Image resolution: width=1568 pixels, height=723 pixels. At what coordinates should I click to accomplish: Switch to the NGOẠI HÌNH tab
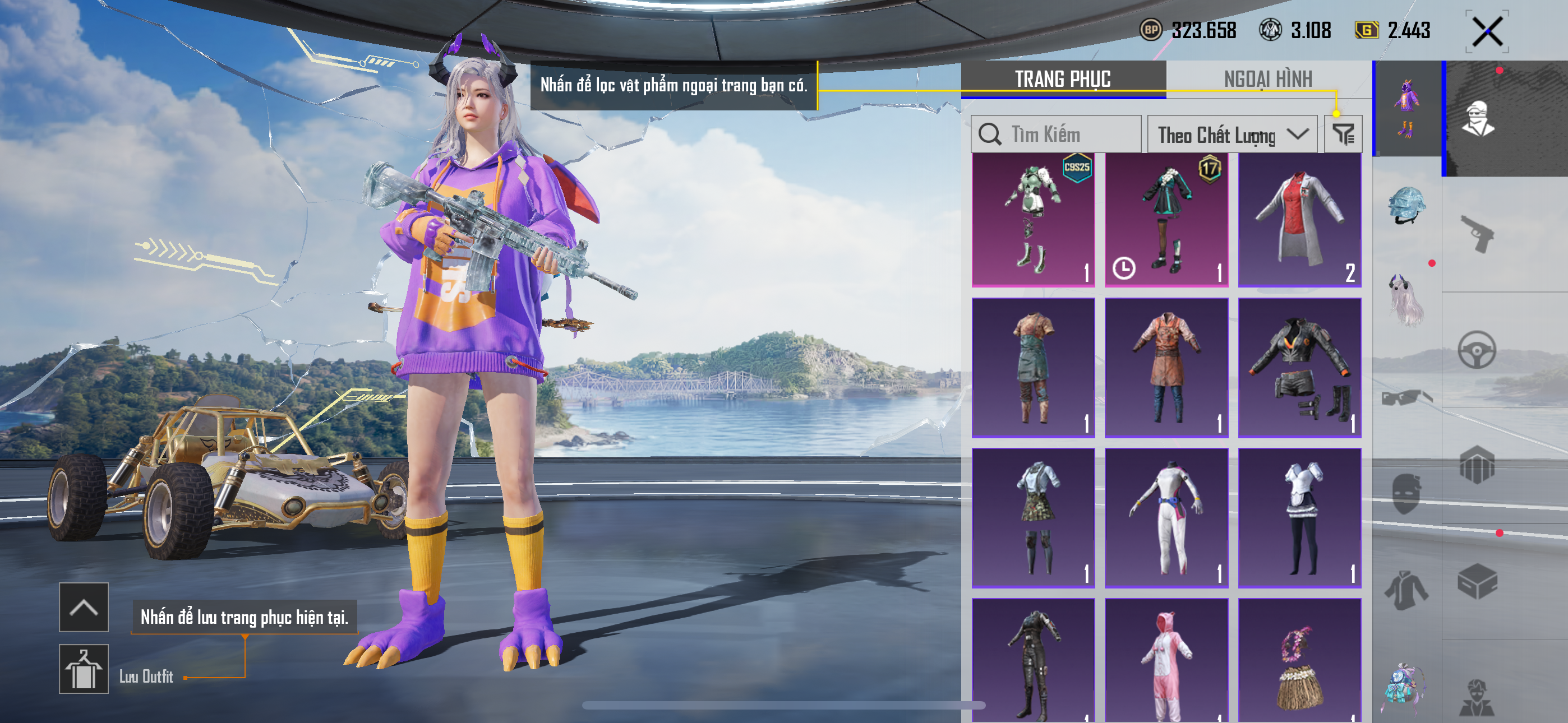pyautogui.click(x=1268, y=79)
